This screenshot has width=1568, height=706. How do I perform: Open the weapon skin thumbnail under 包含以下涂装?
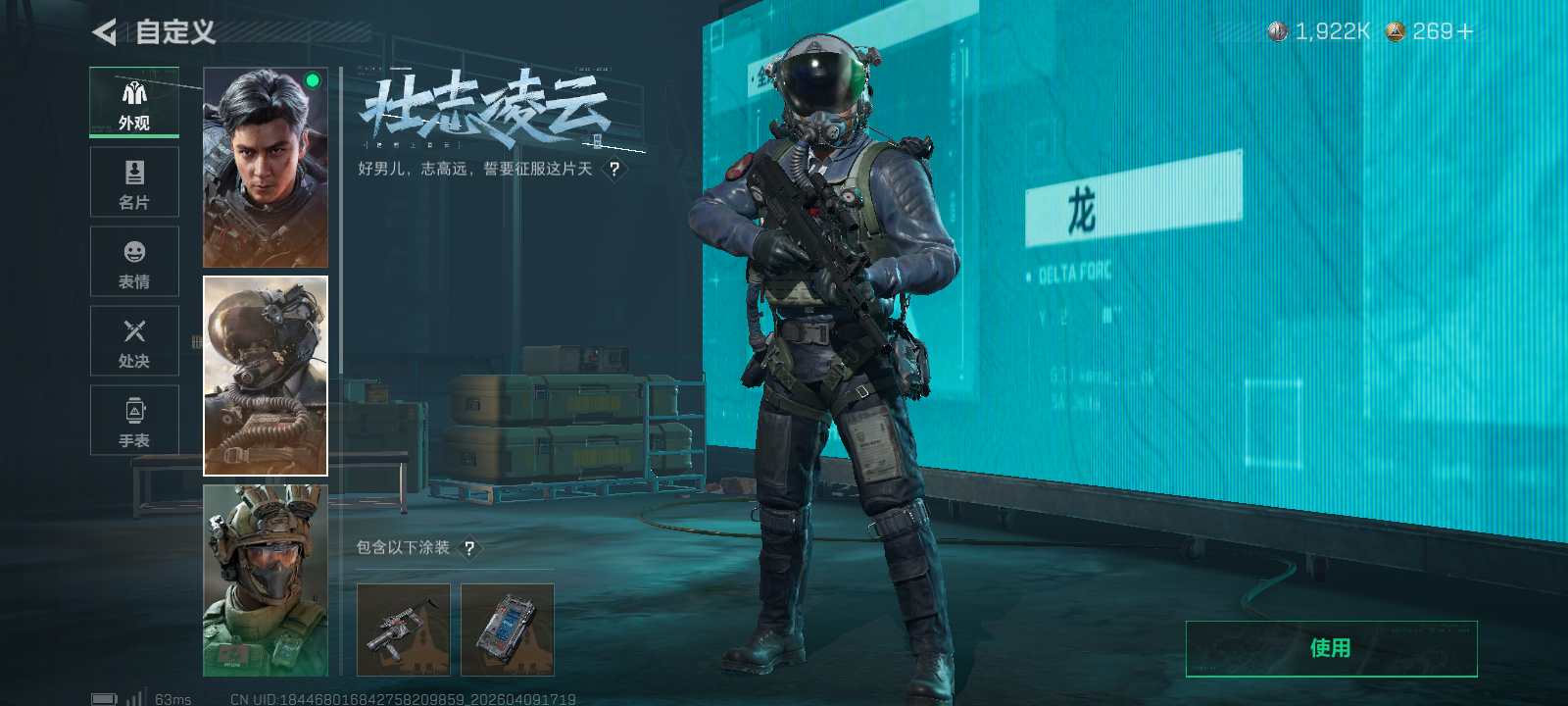click(x=404, y=630)
